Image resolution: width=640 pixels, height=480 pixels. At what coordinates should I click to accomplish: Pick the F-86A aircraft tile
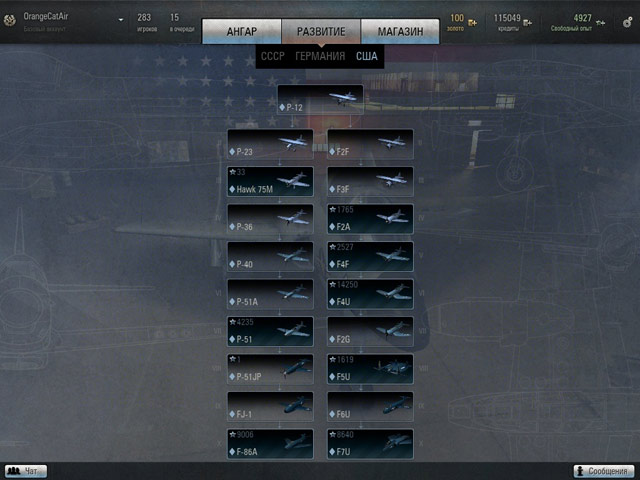[x=270, y=444]
